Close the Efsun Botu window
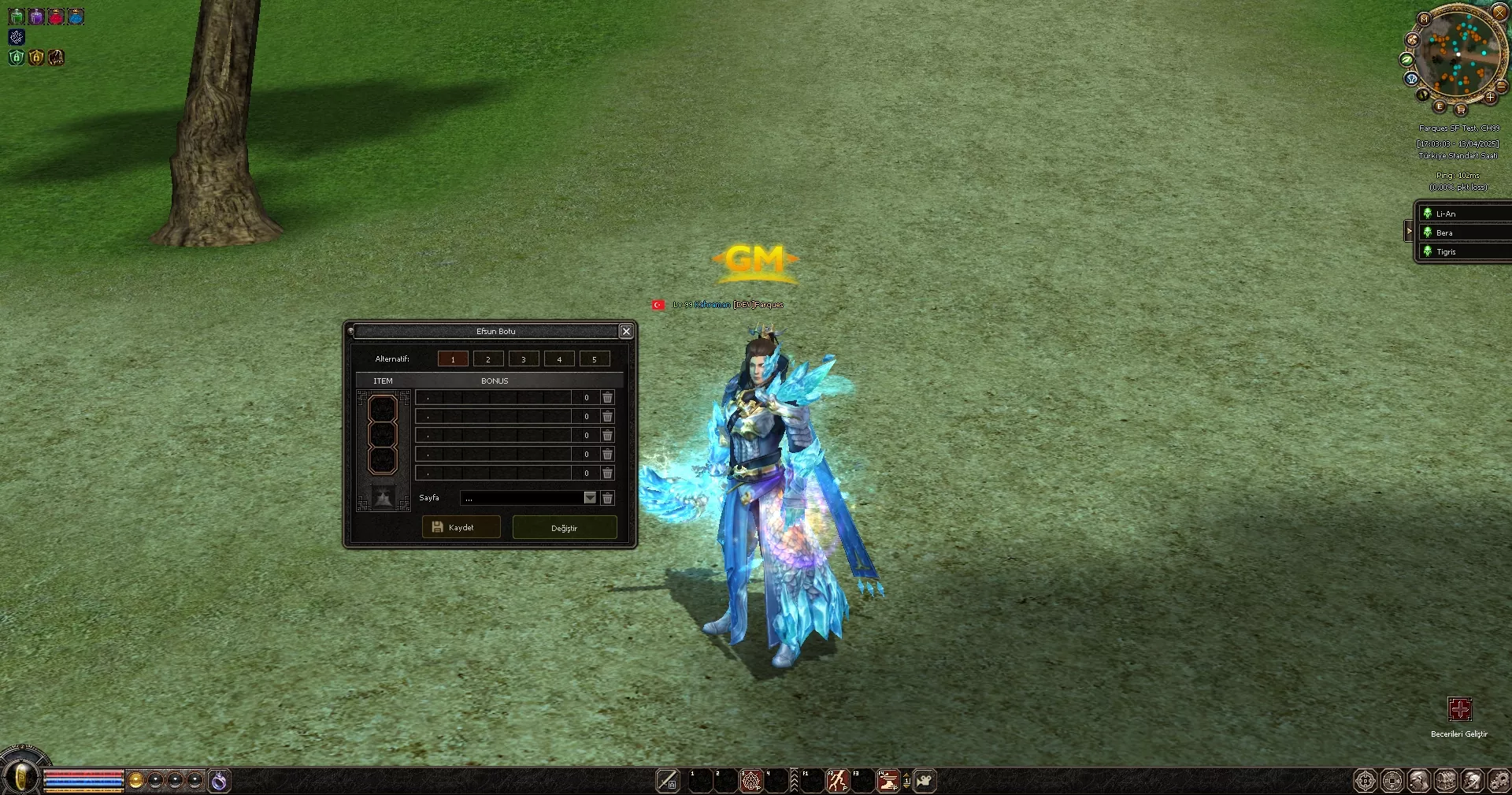1512x795 pixels. (626, 332)
